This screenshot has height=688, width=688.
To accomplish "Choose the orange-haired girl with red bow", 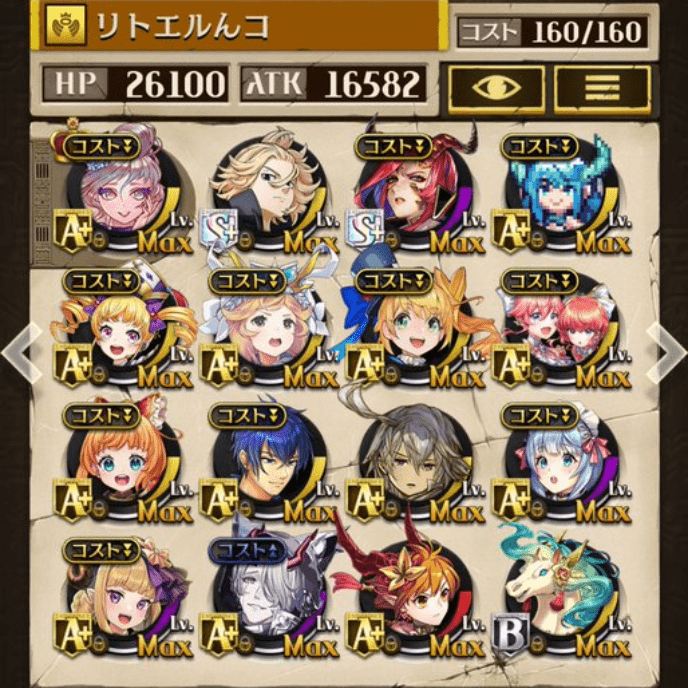I will [124, 460].
